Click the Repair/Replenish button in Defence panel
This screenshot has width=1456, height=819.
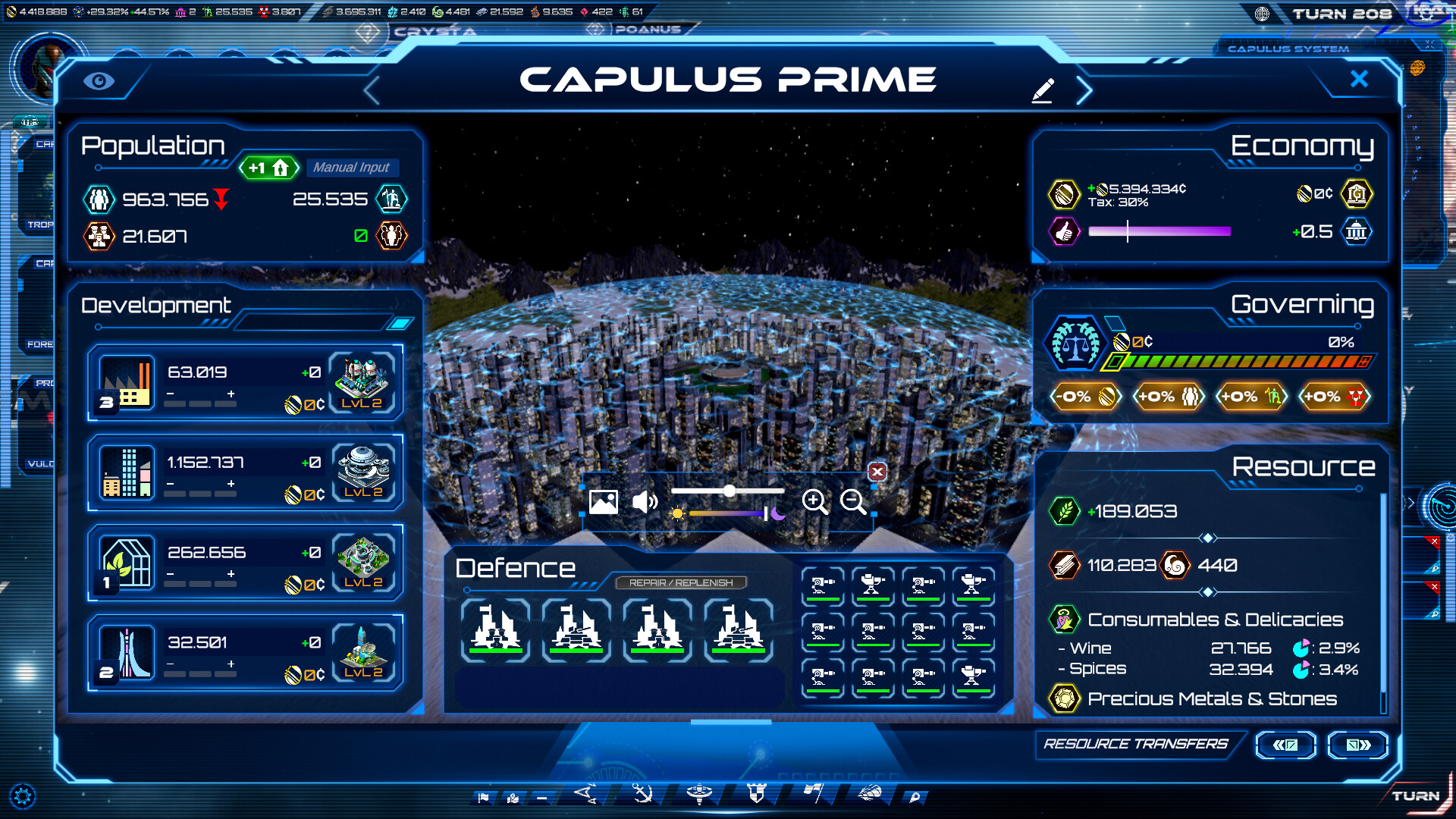682,582
